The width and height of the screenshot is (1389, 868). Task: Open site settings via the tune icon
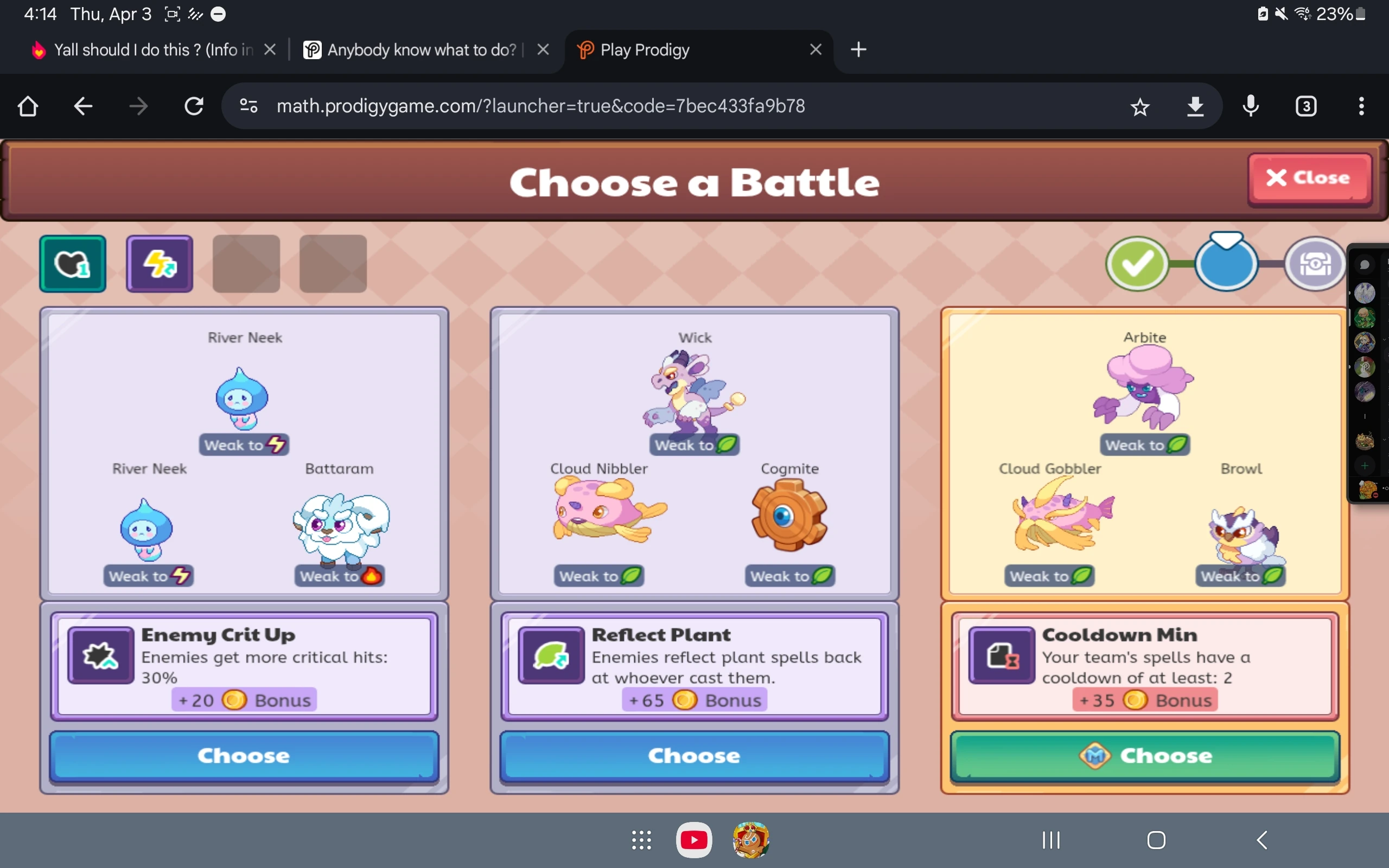click(x=248, y=106)
